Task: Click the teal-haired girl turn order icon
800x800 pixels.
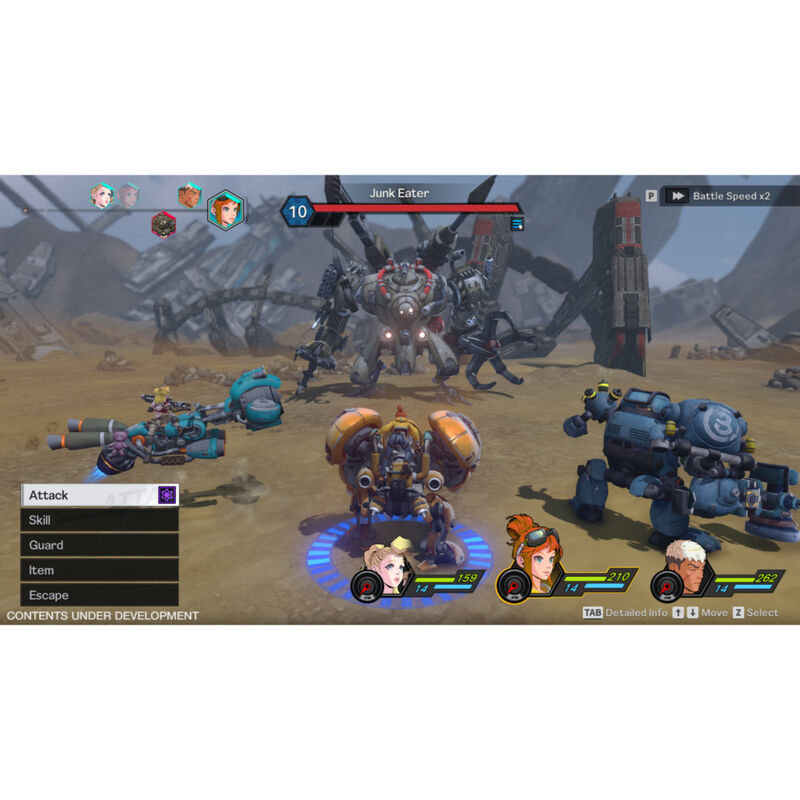Action: click(x=101, y=195)
